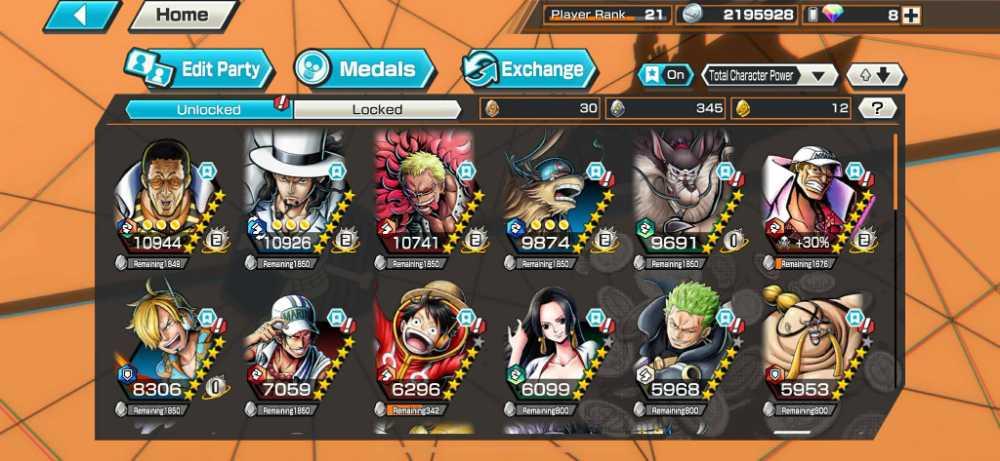Toggle the bookmark On filter
This screenshot has width=1000, height=461.
click(x=666, y=75)
